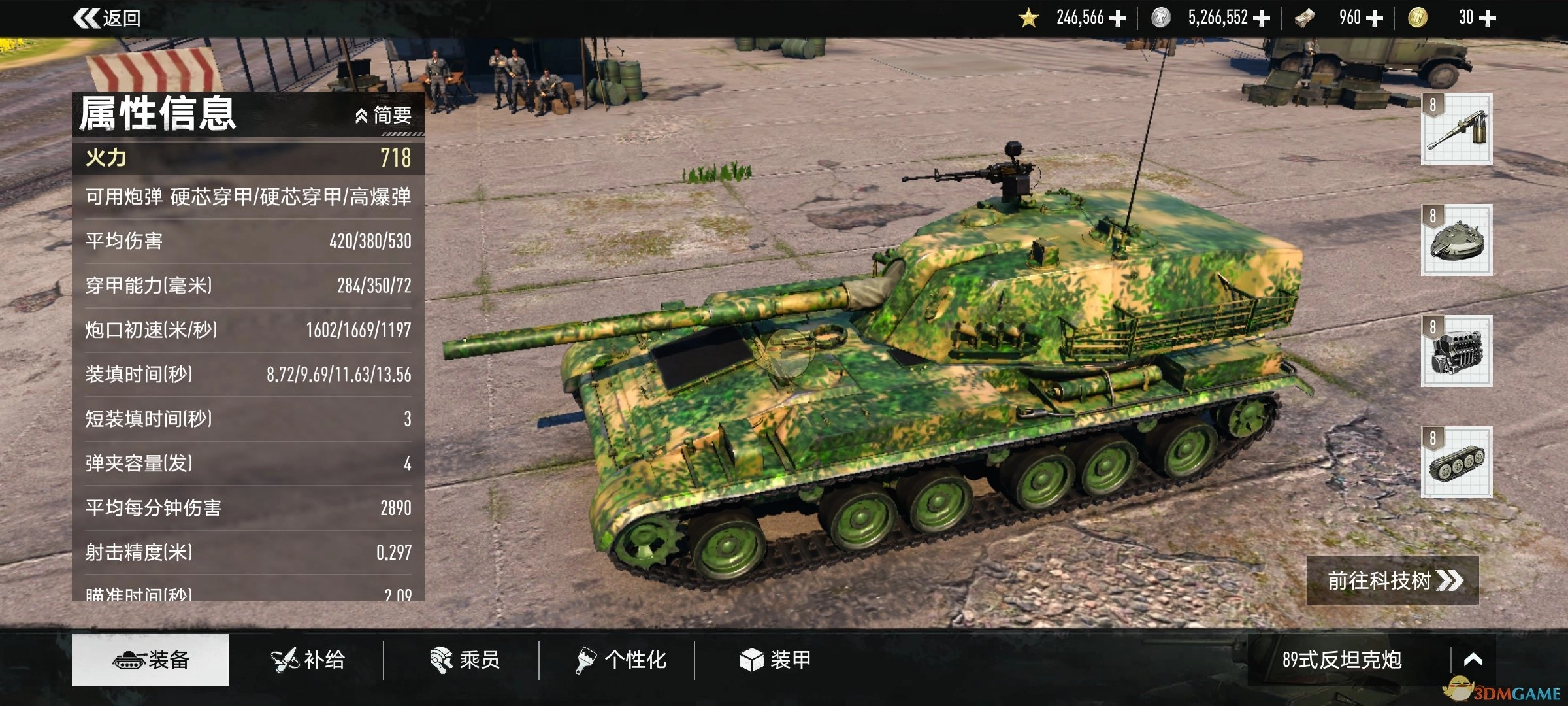
Task: Add more star experience points
Action: coord(1118,18)
